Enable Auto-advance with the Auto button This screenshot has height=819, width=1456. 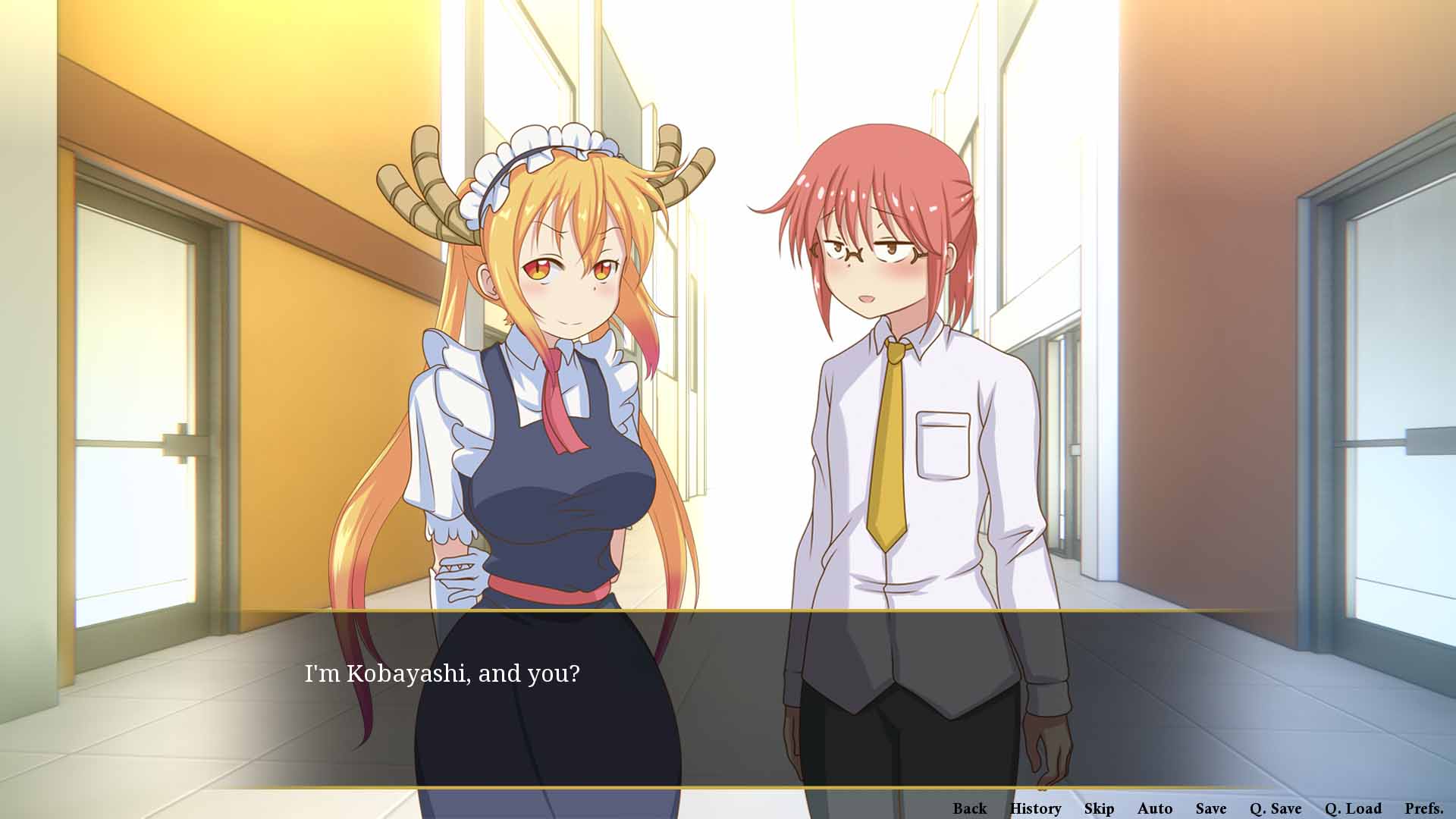pos(1155,808)
